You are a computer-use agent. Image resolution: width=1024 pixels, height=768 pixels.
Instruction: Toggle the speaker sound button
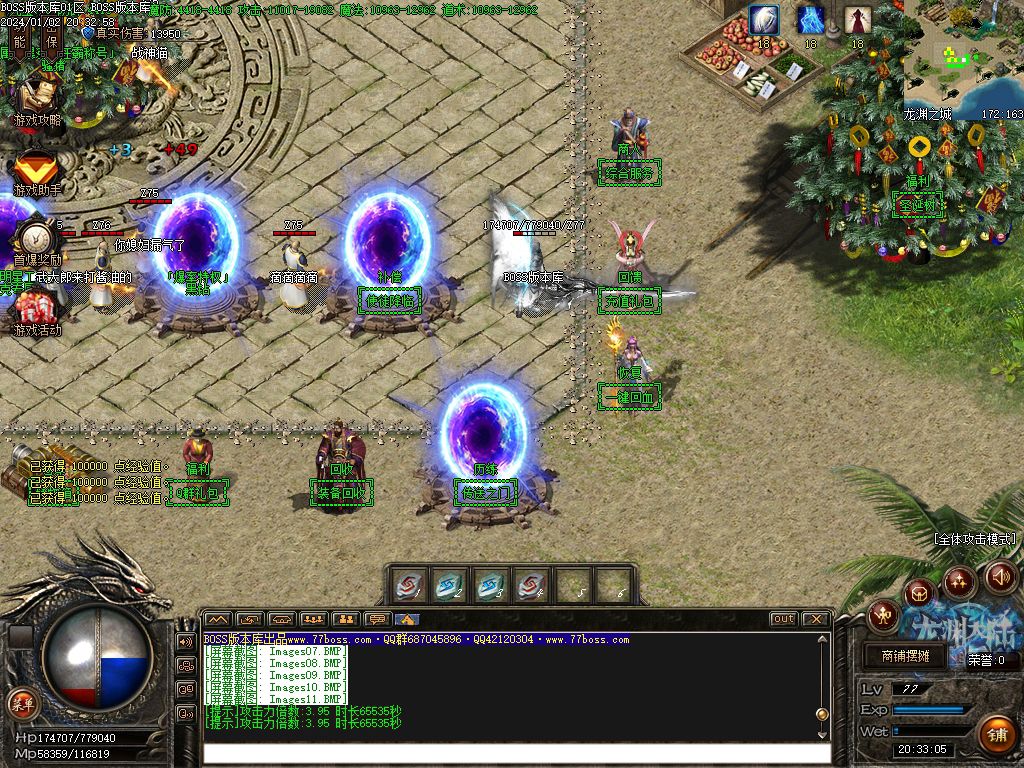pyautogui.click(x=1001, y=577)
